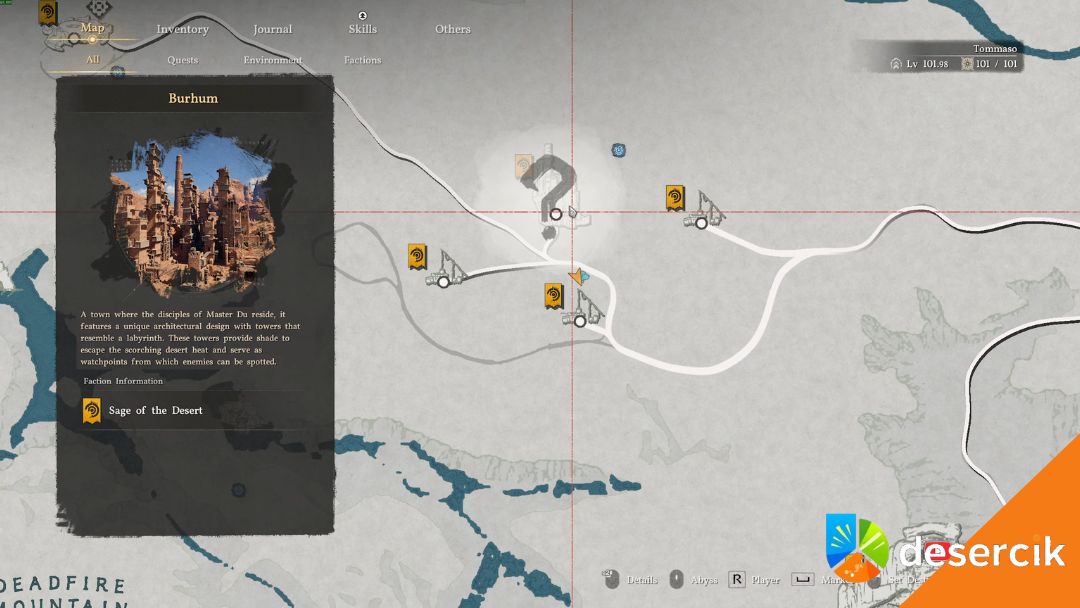Filter the map by Quests
The height and width of the screenshot is (608, 1080).
[182, 60]
